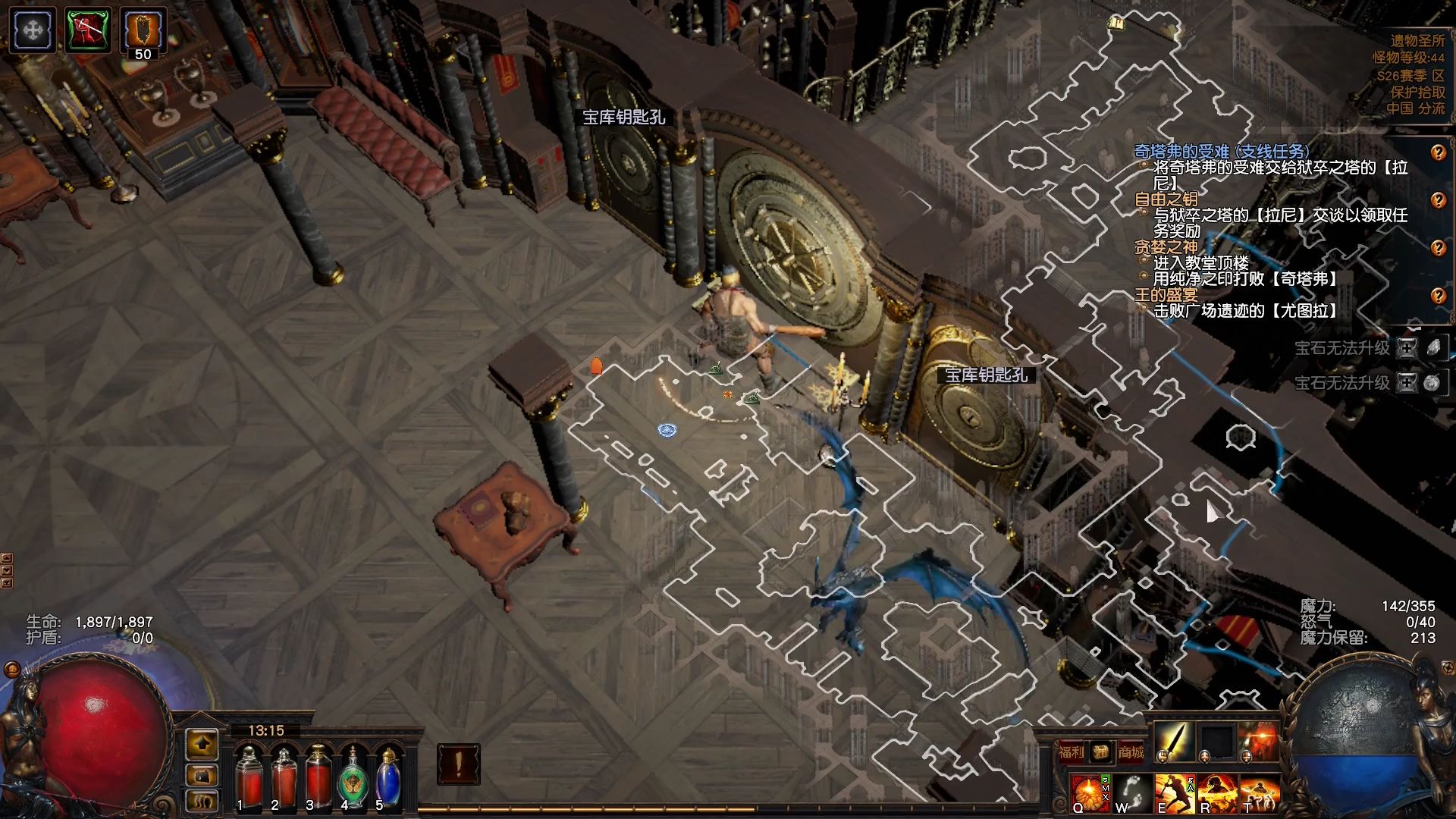Click the yellow up-arrow menu button
The height and width of the screenshot is (819, 1456).
pos(202,745)
